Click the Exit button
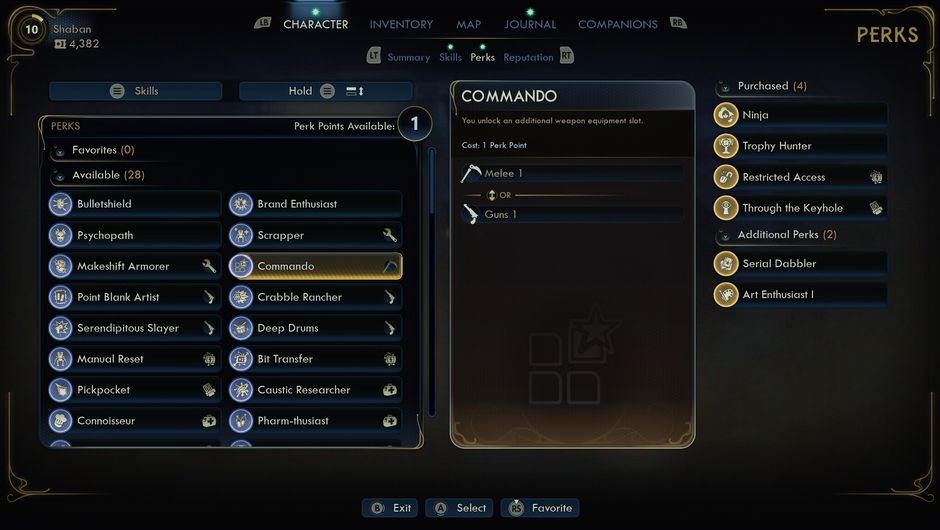 391,508
